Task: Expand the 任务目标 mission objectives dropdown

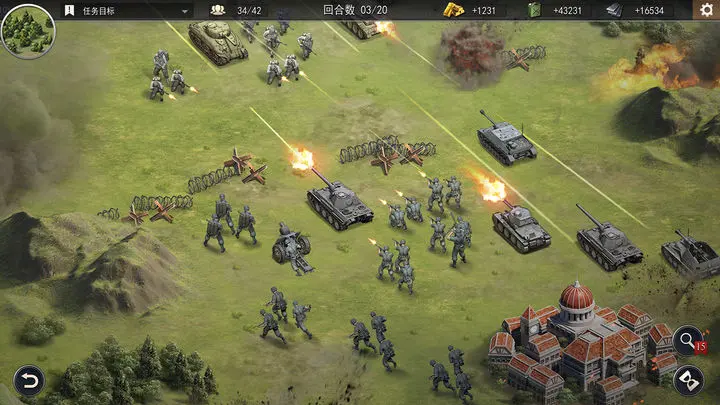Action: pos(186,10)
